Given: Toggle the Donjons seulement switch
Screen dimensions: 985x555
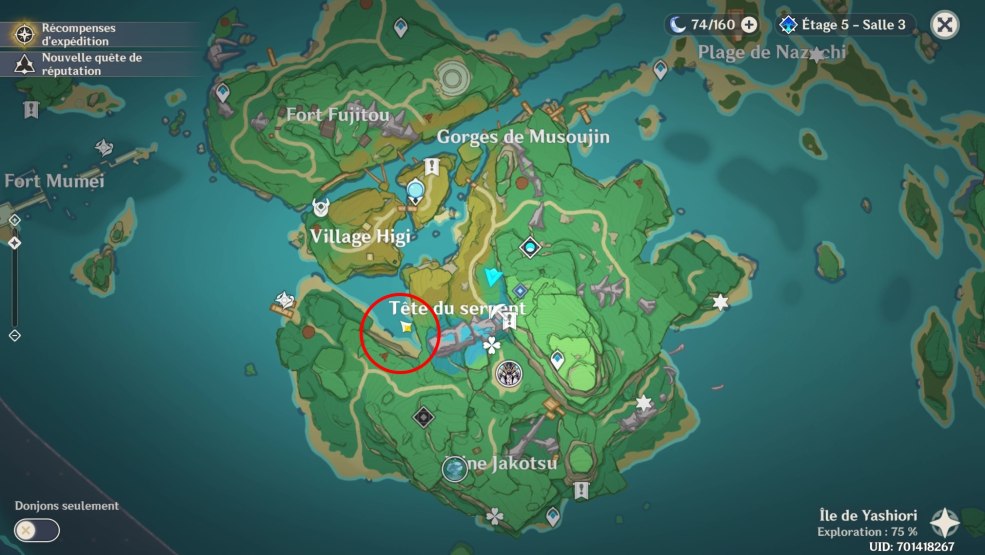Looking at the screenshot, I should 37,530.
